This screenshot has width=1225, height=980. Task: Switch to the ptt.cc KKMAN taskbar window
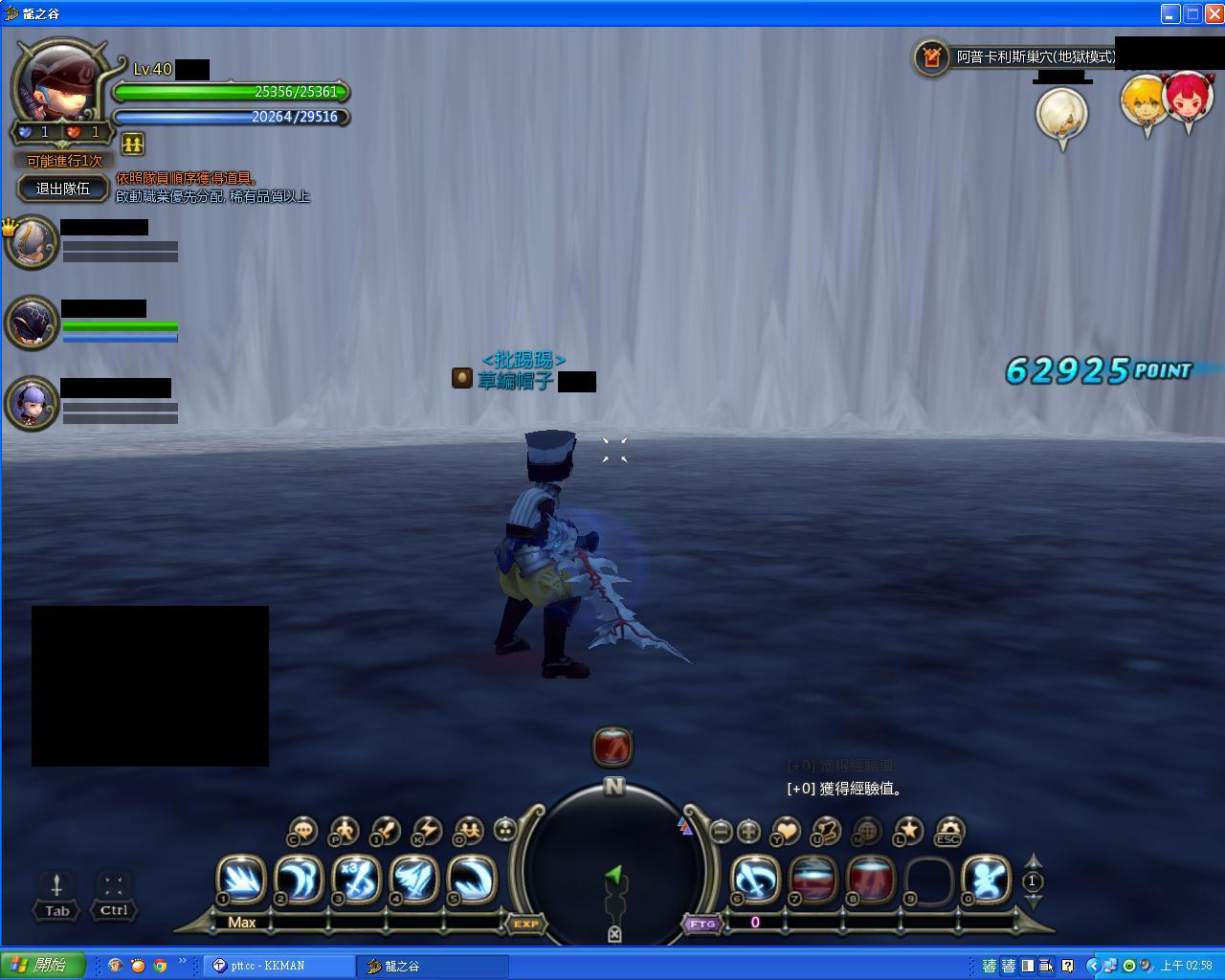pos(278,966)
